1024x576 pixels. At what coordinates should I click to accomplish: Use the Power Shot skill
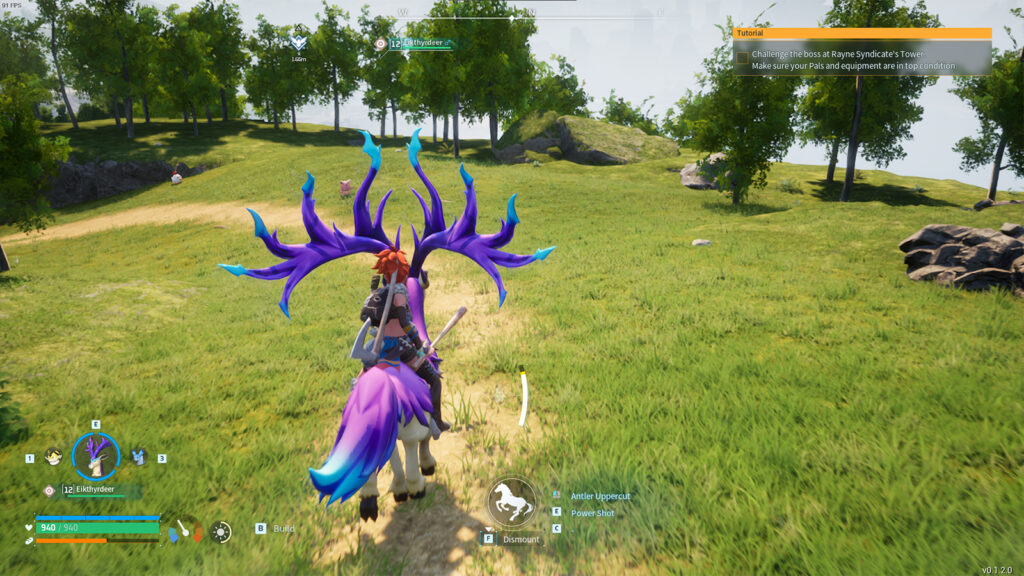pyautogui.click(x=592, y=513)
